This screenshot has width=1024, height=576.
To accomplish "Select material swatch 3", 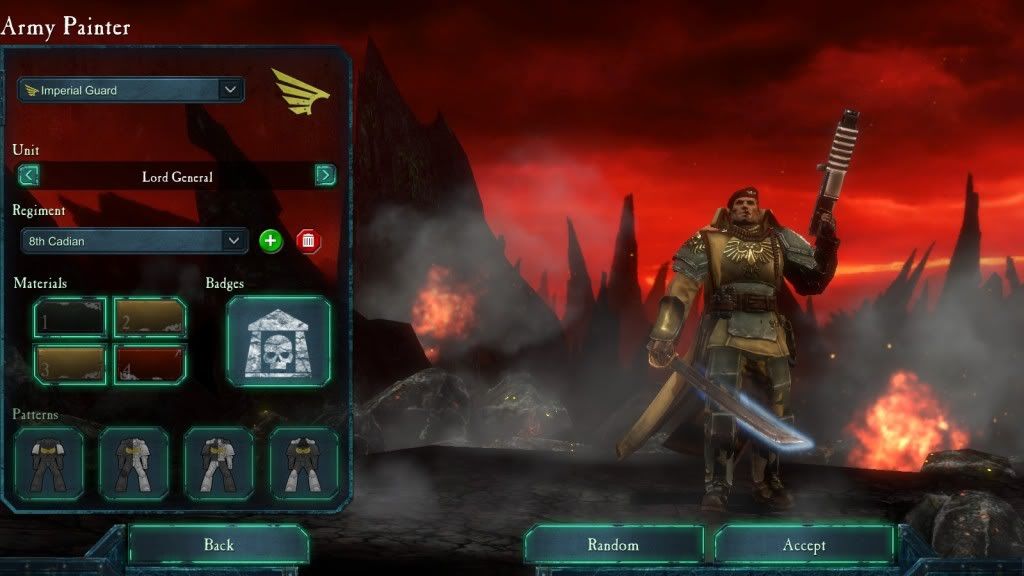I will [x=70, y=364].
